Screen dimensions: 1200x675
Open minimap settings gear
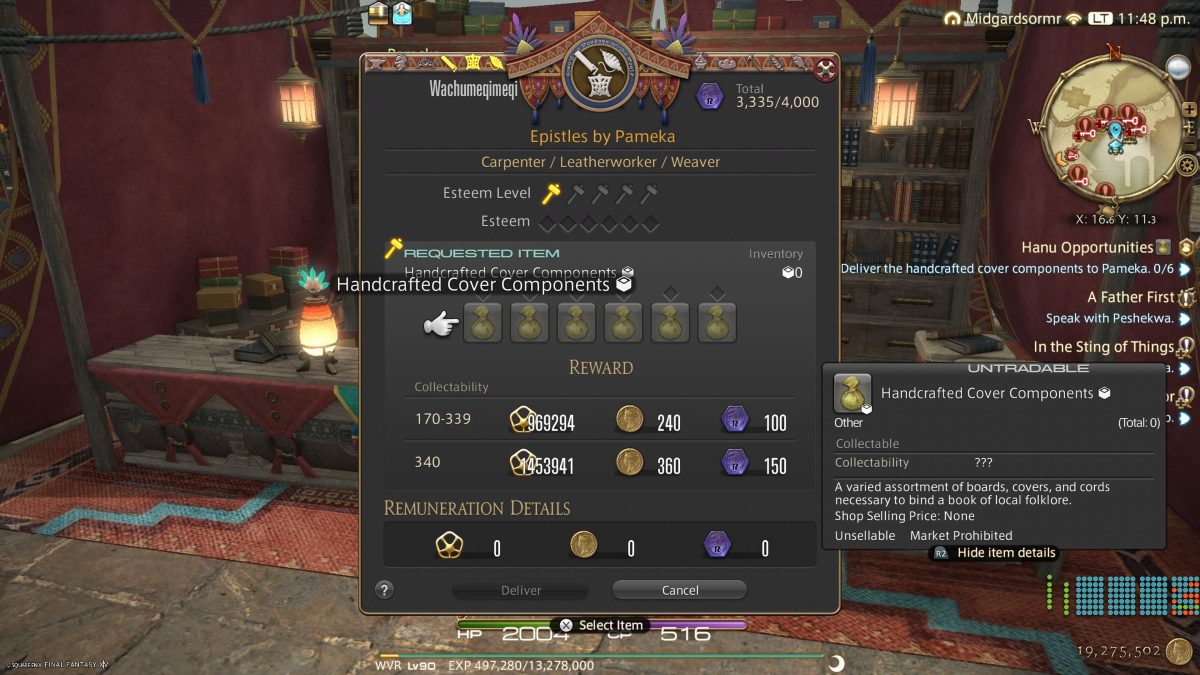[1188, 166]
